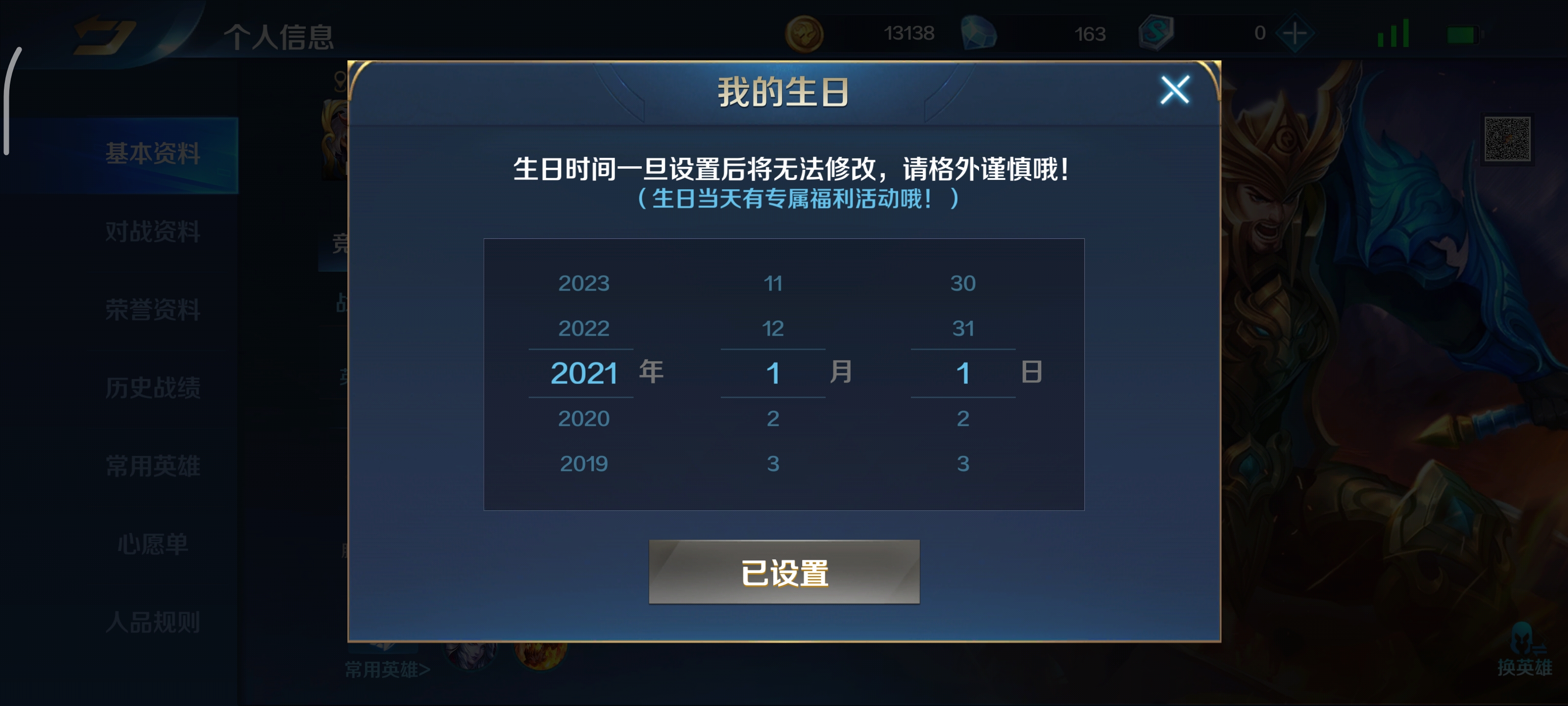1568x706 pixels.
Task: Switch to the 对战资料 tab
Action: click(x=152, y=232)
